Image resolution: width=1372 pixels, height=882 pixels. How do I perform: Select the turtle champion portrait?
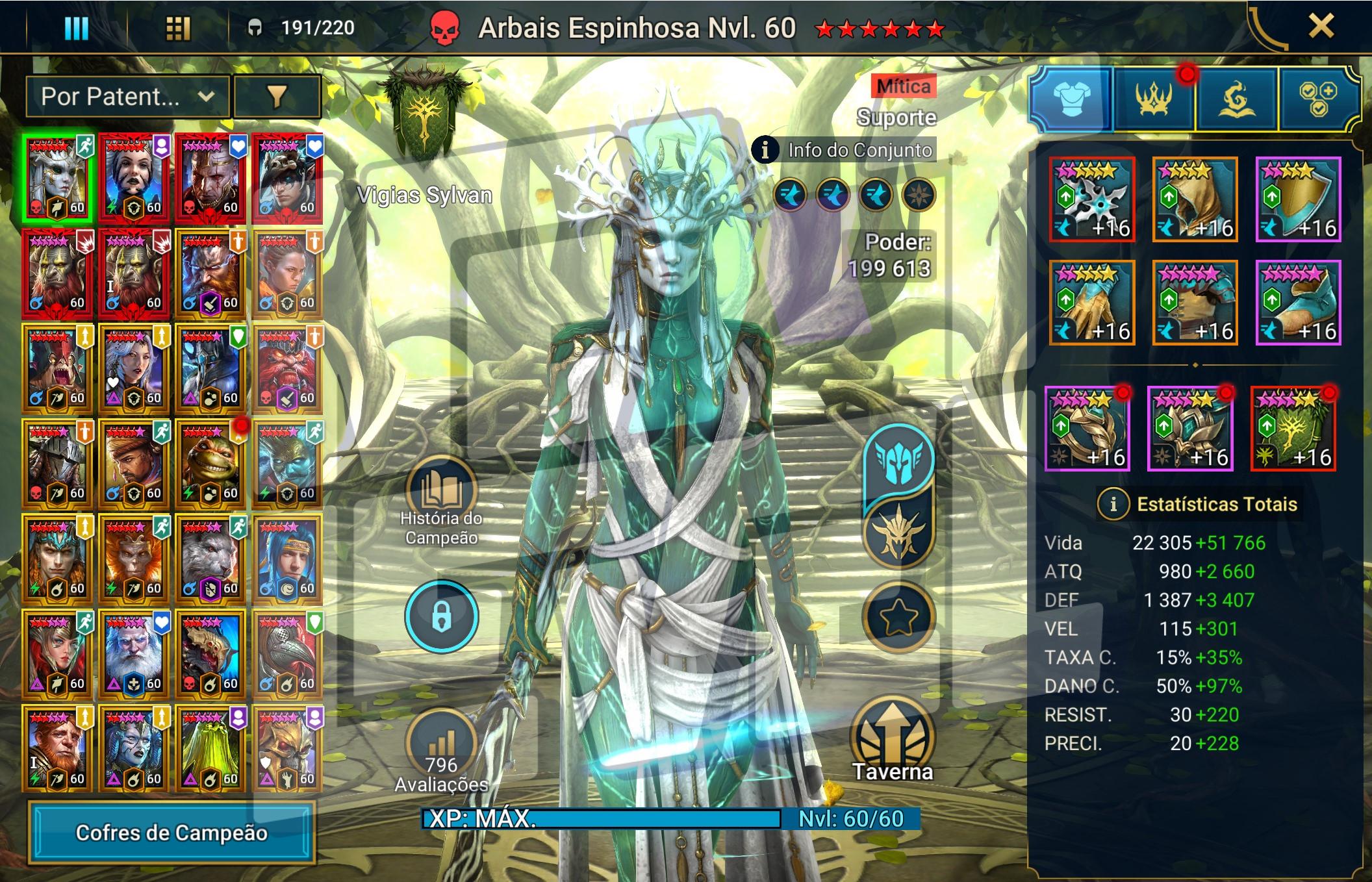coord(211,464)
